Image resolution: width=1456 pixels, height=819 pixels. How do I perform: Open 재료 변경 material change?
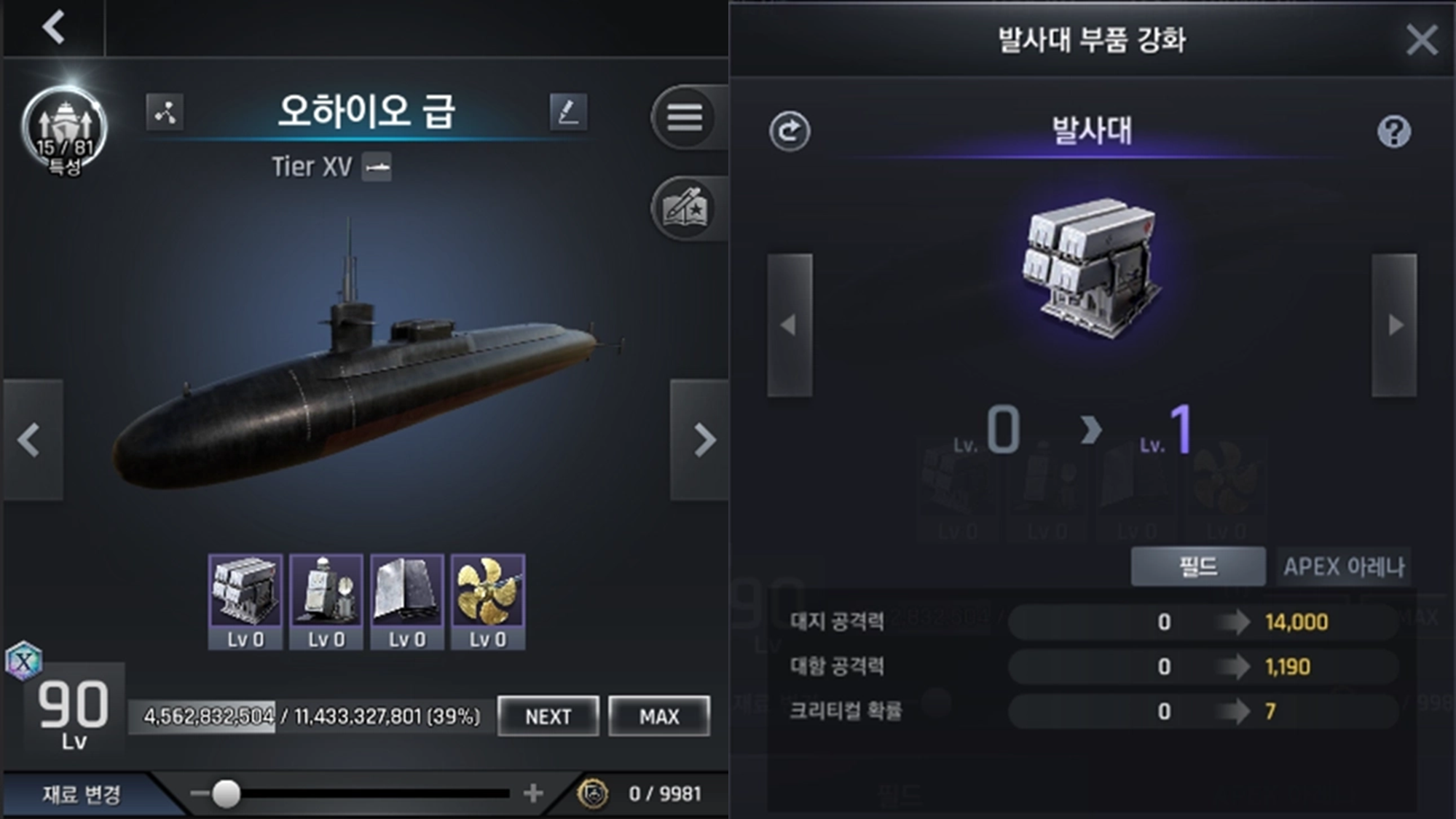pos(81,794)
